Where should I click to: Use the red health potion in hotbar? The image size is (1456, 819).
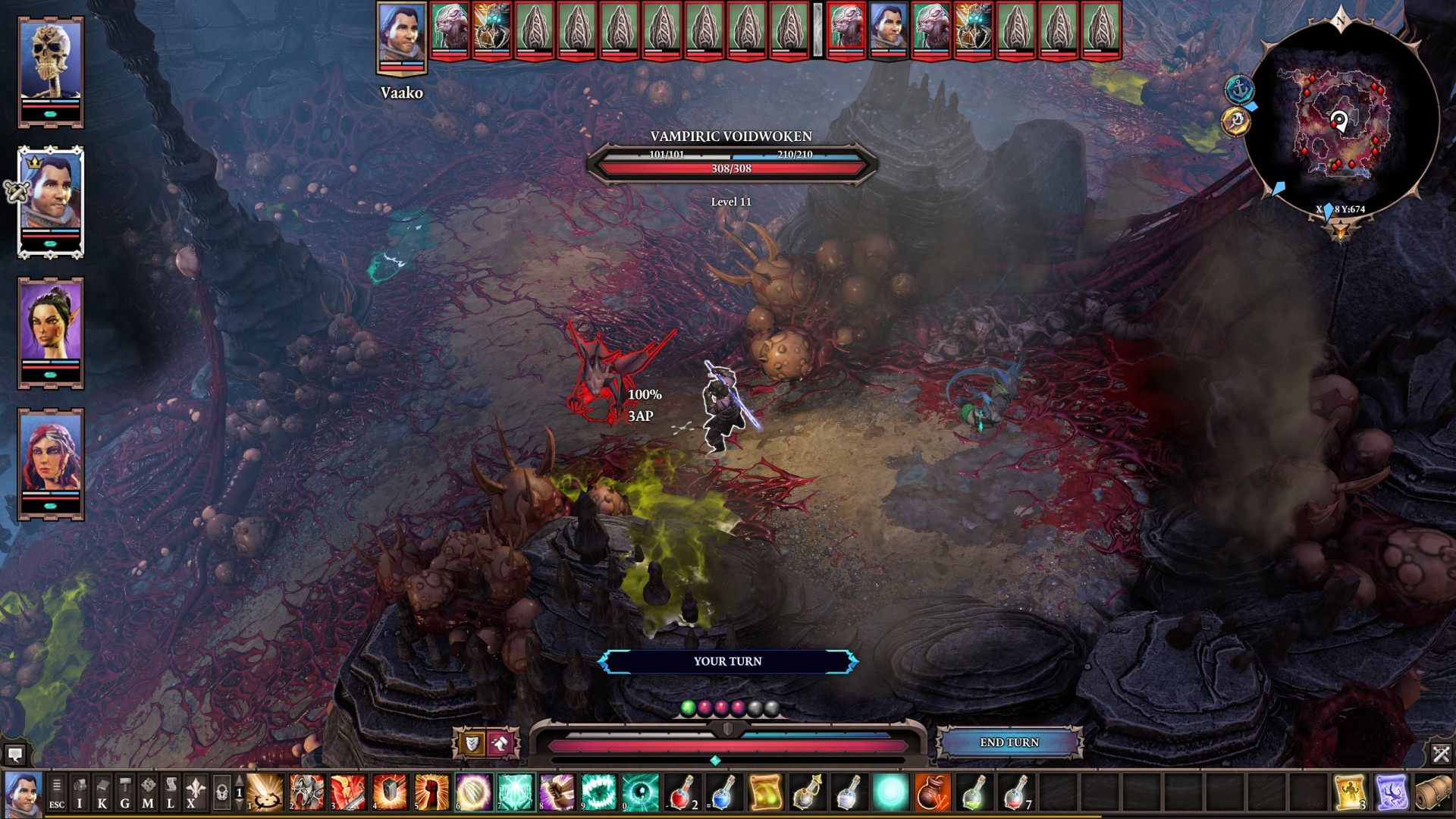pos(682,792)
